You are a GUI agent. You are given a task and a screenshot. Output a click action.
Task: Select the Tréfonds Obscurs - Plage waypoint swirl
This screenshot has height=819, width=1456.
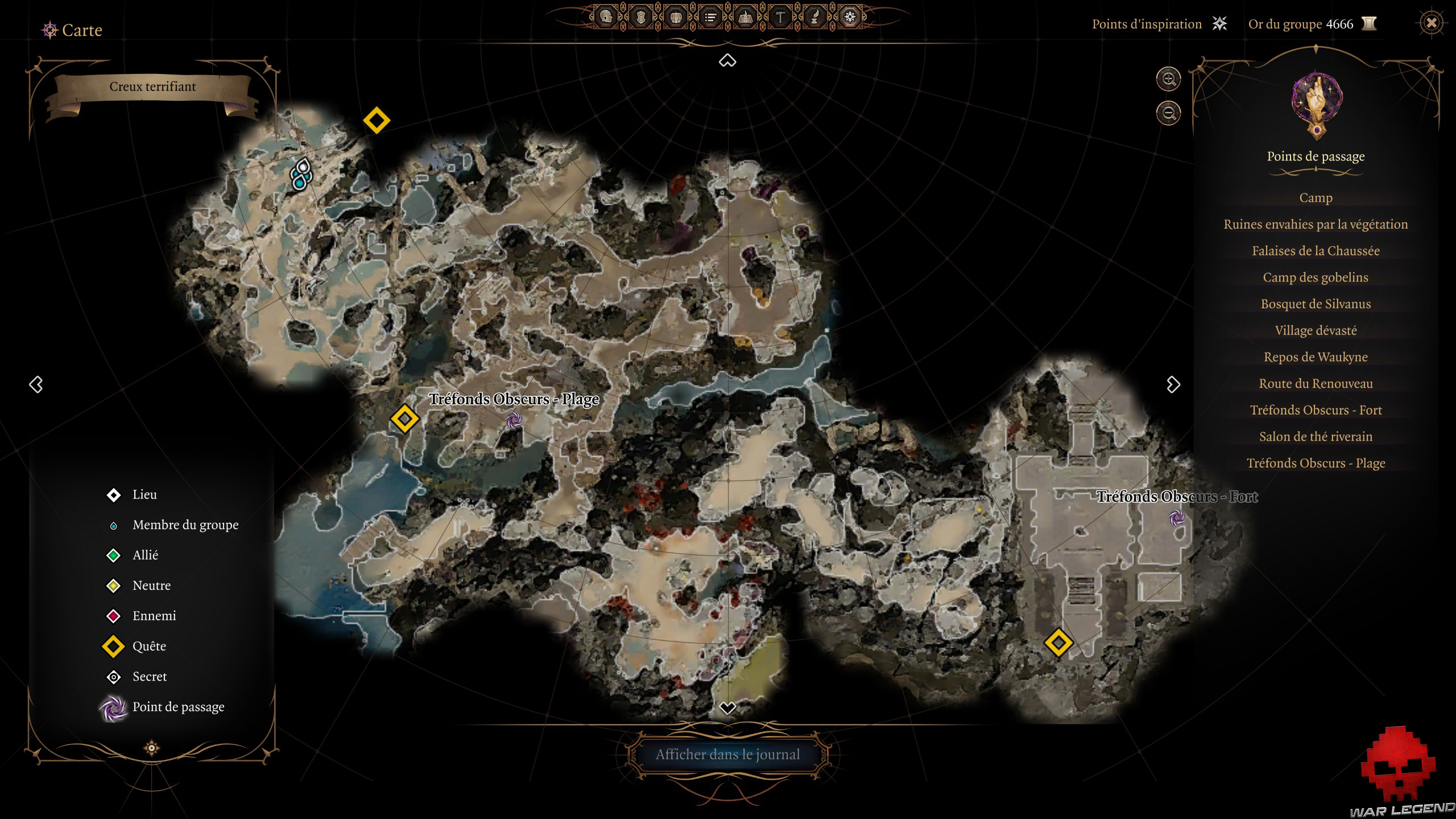[x=514, y=421]
